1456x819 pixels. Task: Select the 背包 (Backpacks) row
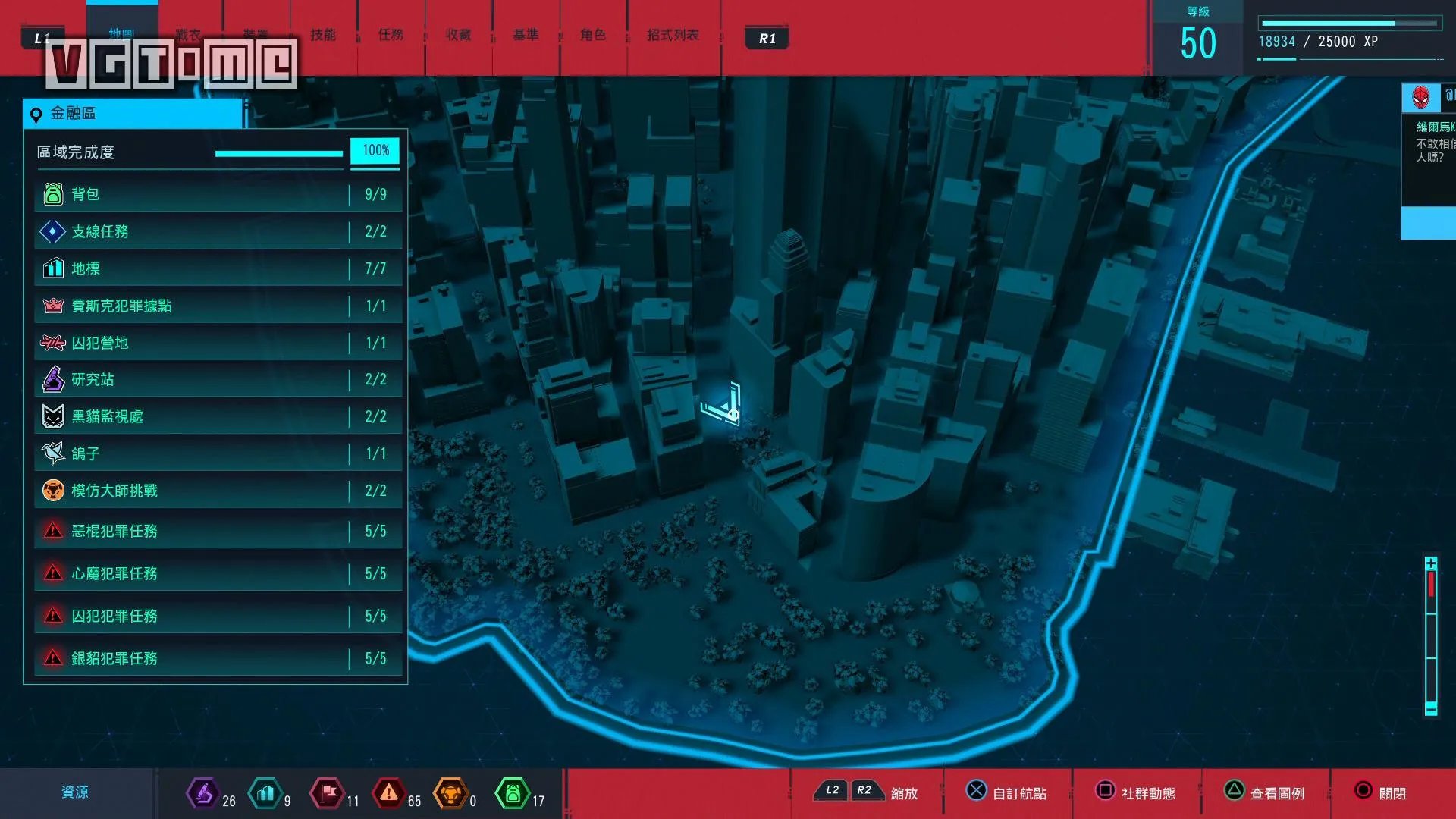(x=217, y=194)
